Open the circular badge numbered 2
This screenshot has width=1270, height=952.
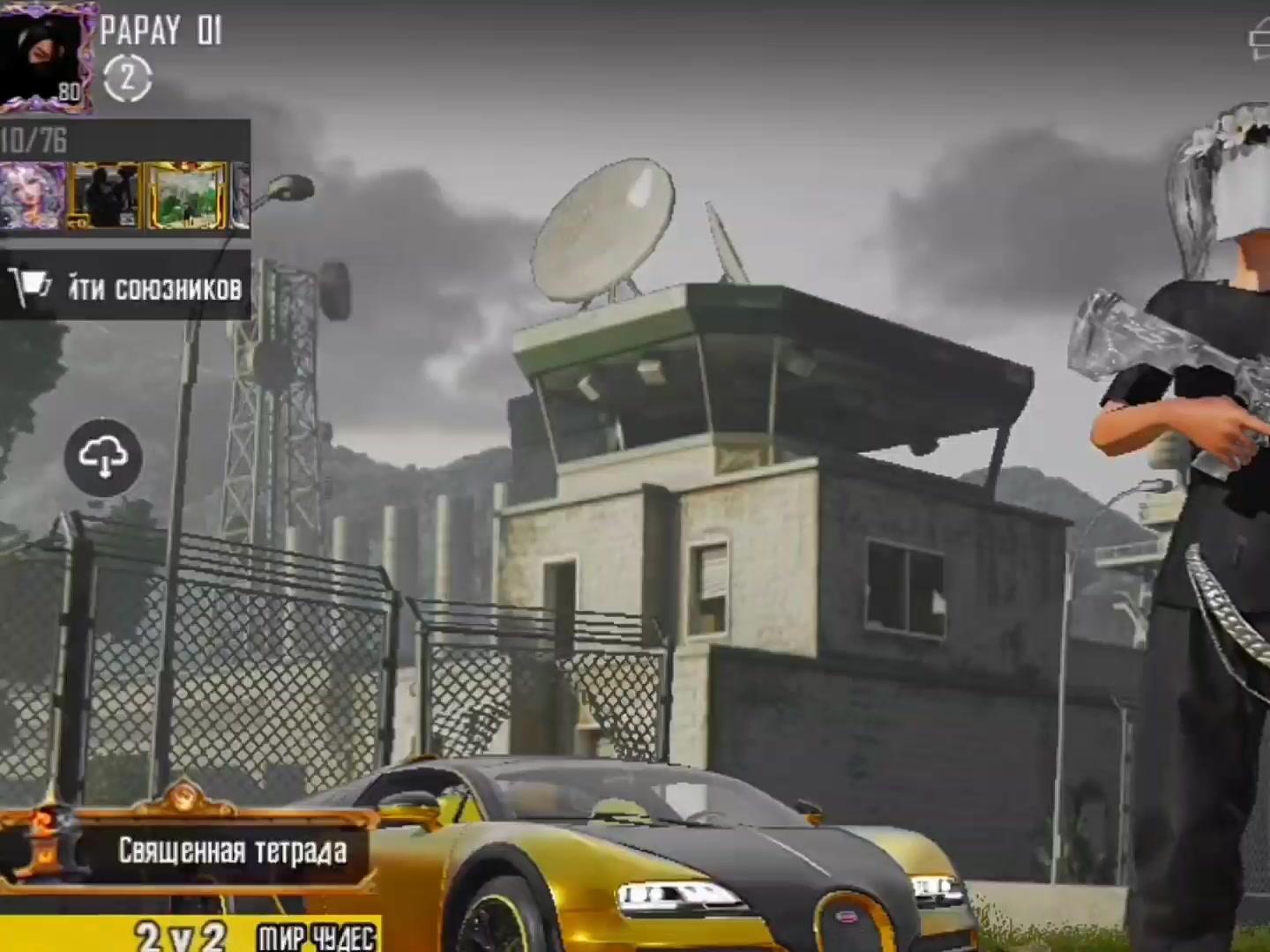tap(128, 79)
